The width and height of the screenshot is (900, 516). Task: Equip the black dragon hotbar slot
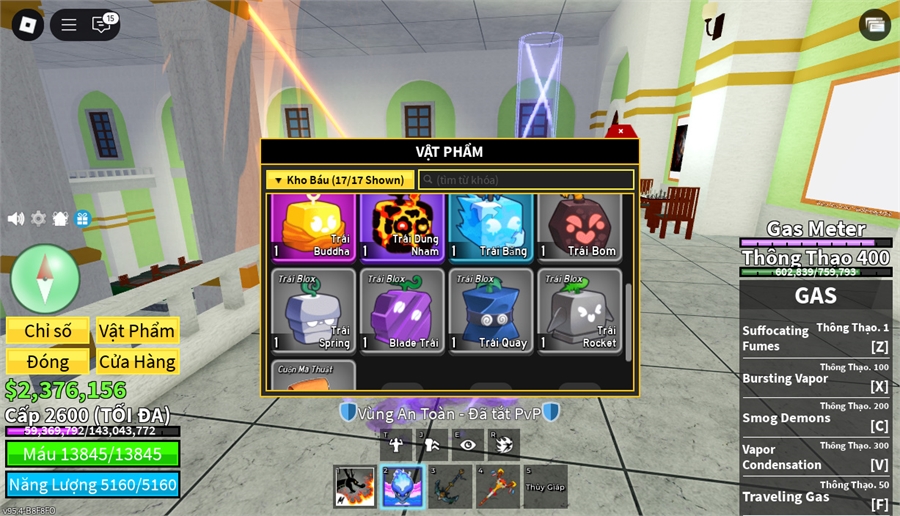click(x=354, y=486)
